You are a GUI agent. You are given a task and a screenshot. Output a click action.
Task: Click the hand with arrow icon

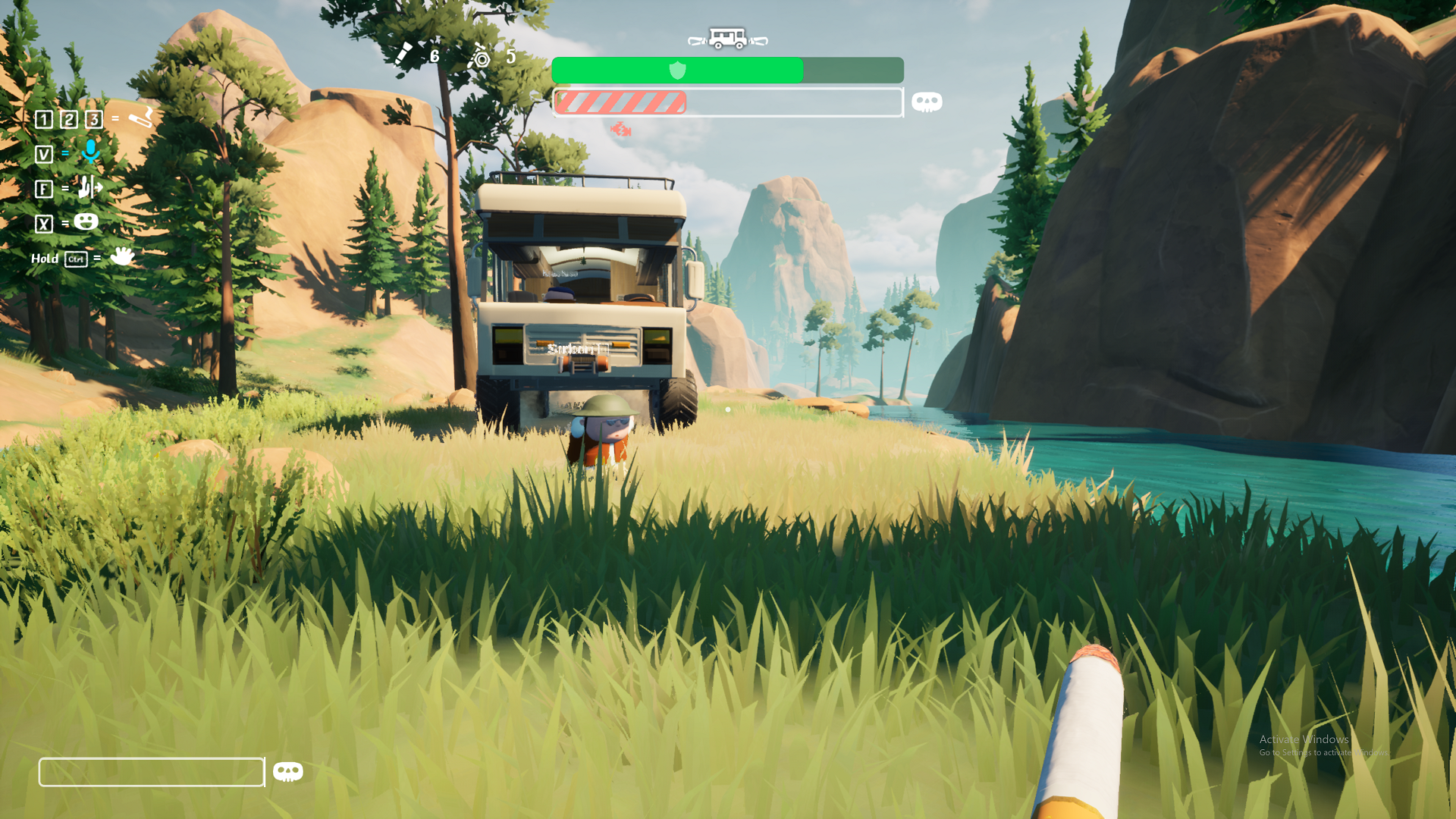tap(90, 187)
